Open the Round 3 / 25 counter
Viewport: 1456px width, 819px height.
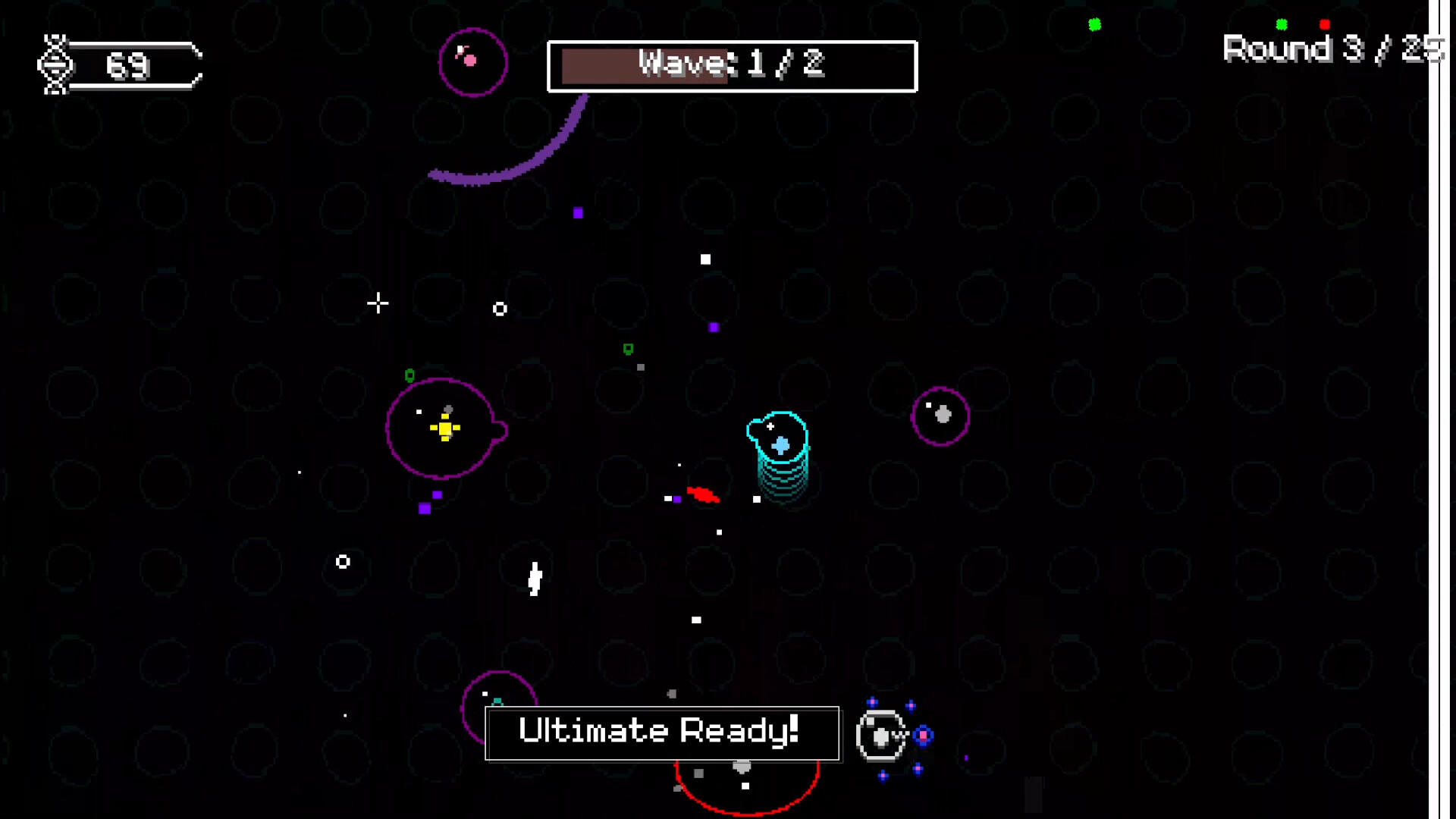click(x=1332, y=49)
